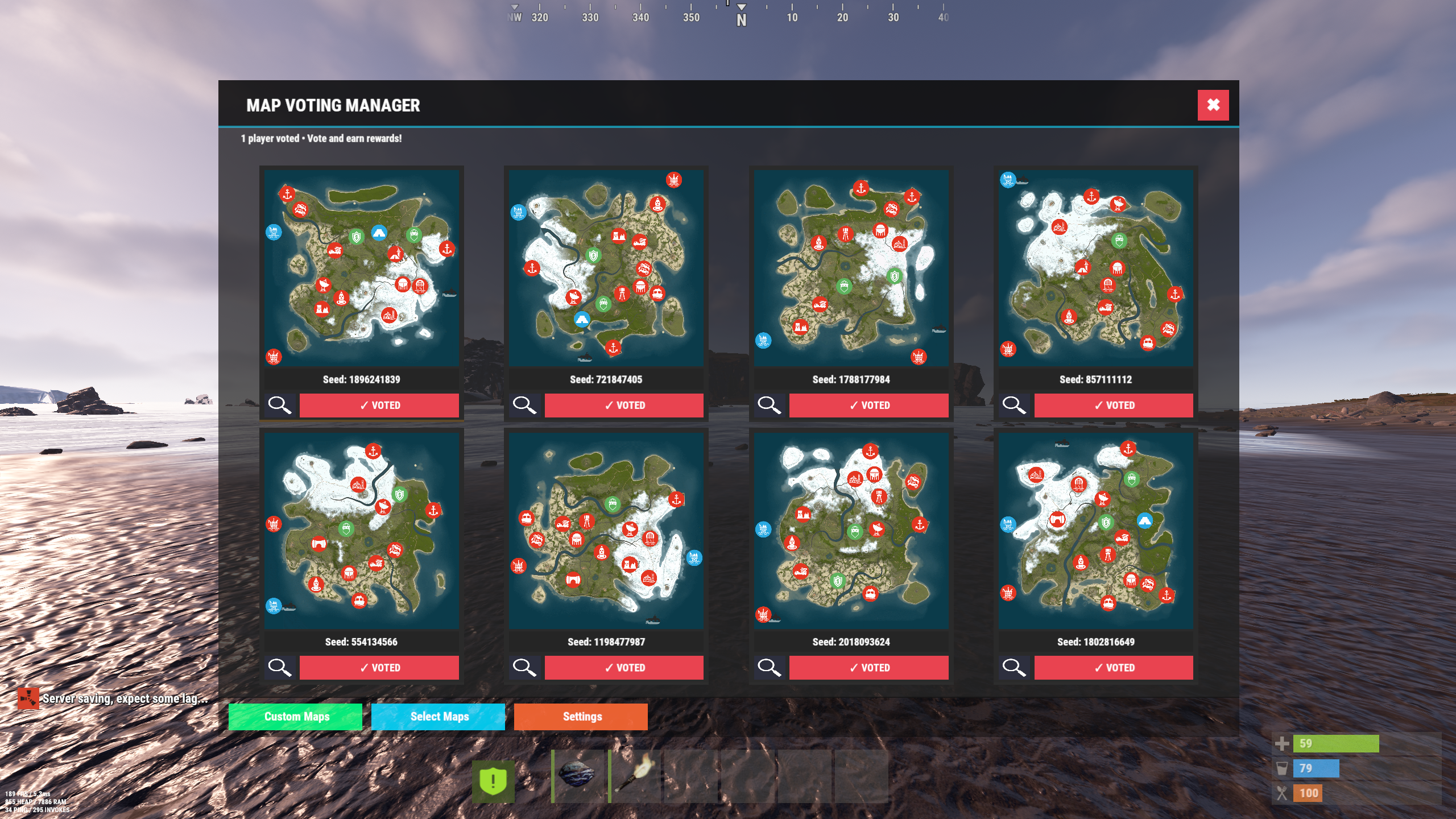Switch to the Select Maps tab
This screenshot has width=1456, height=819.
(x=439, y=717)
